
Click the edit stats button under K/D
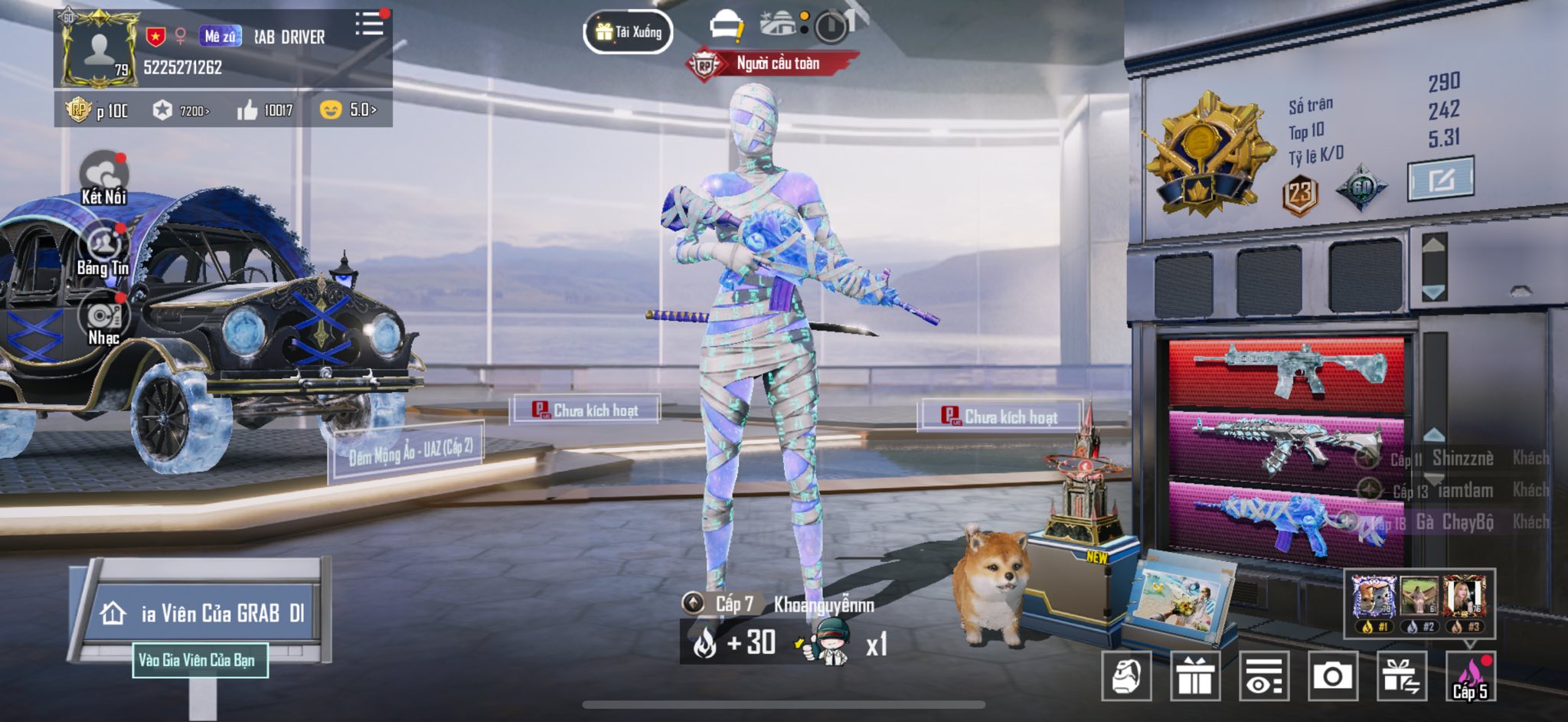[1440, 179]
